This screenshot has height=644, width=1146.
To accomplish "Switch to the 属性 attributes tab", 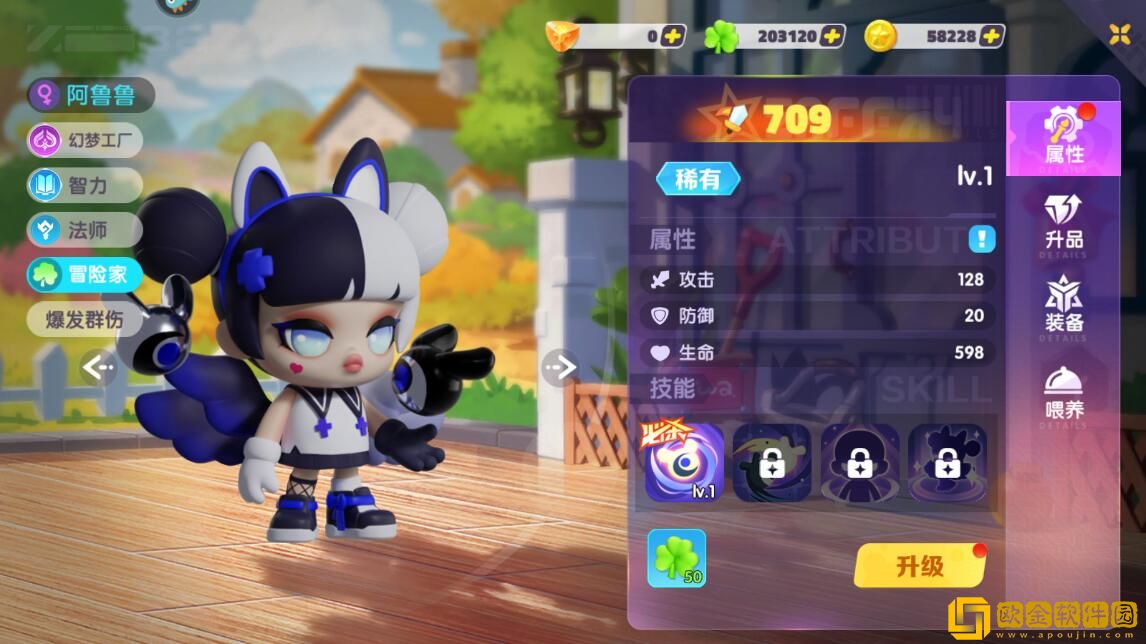I will (x=1063, y=137).
